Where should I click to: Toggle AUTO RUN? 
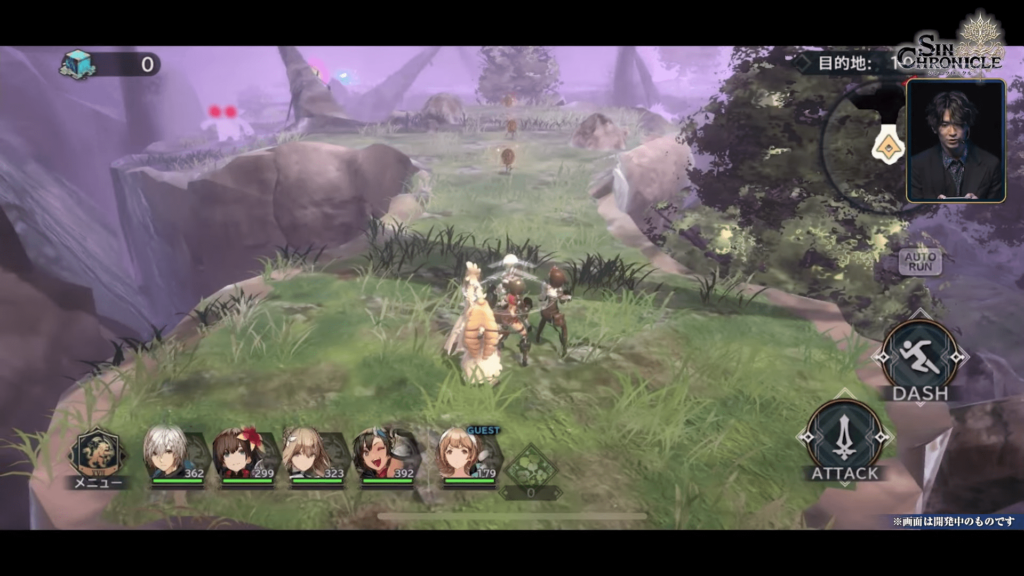coord(918,262)
